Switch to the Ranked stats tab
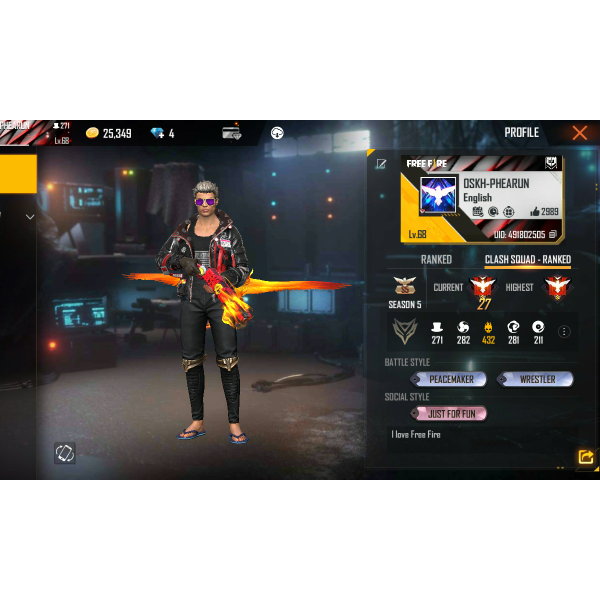This screenshot has width=600, height=600. click(x=436, y=260)
